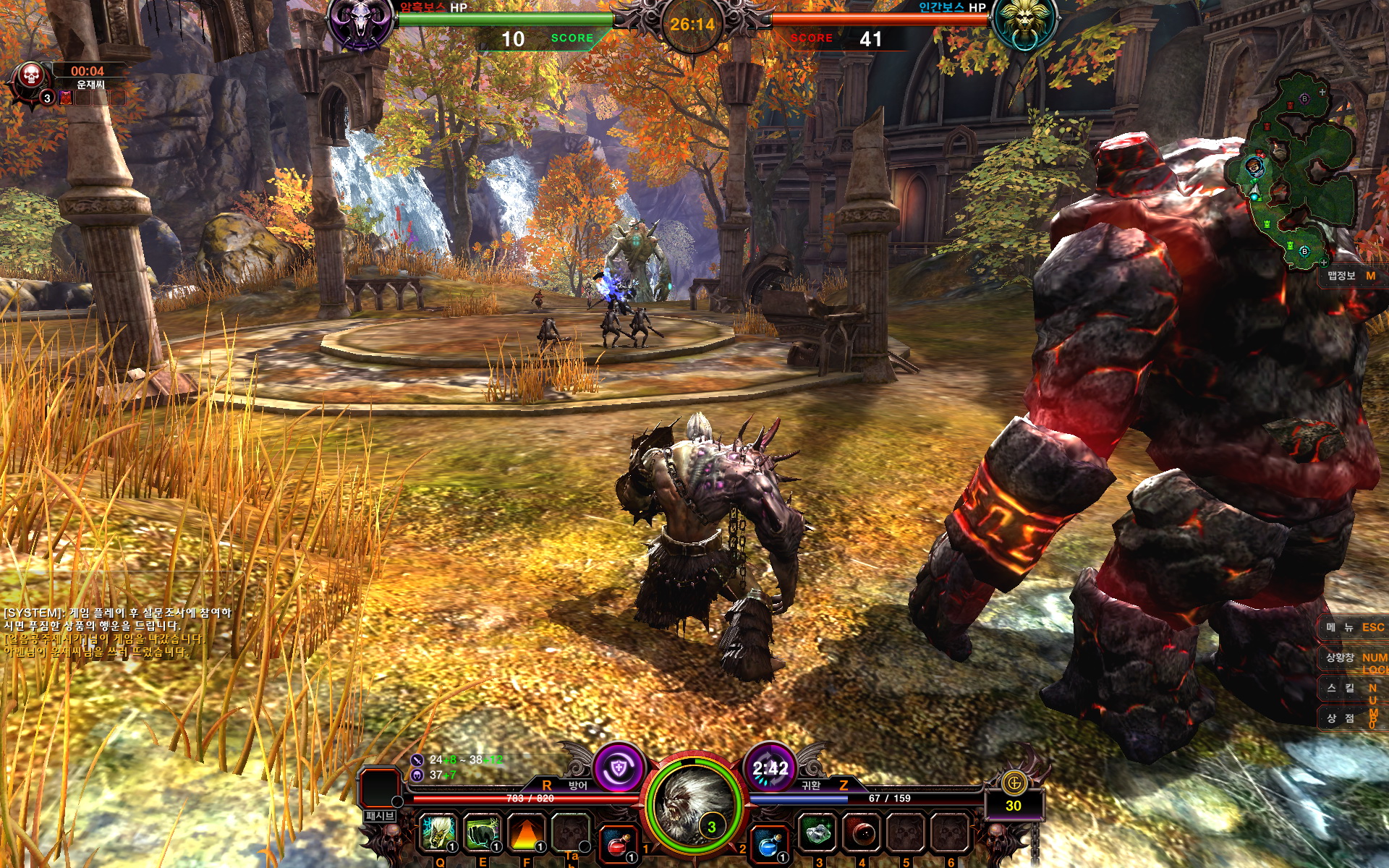1389x868 pixels.
Task: Activate the green fist E skill
Action: [482, 833]
